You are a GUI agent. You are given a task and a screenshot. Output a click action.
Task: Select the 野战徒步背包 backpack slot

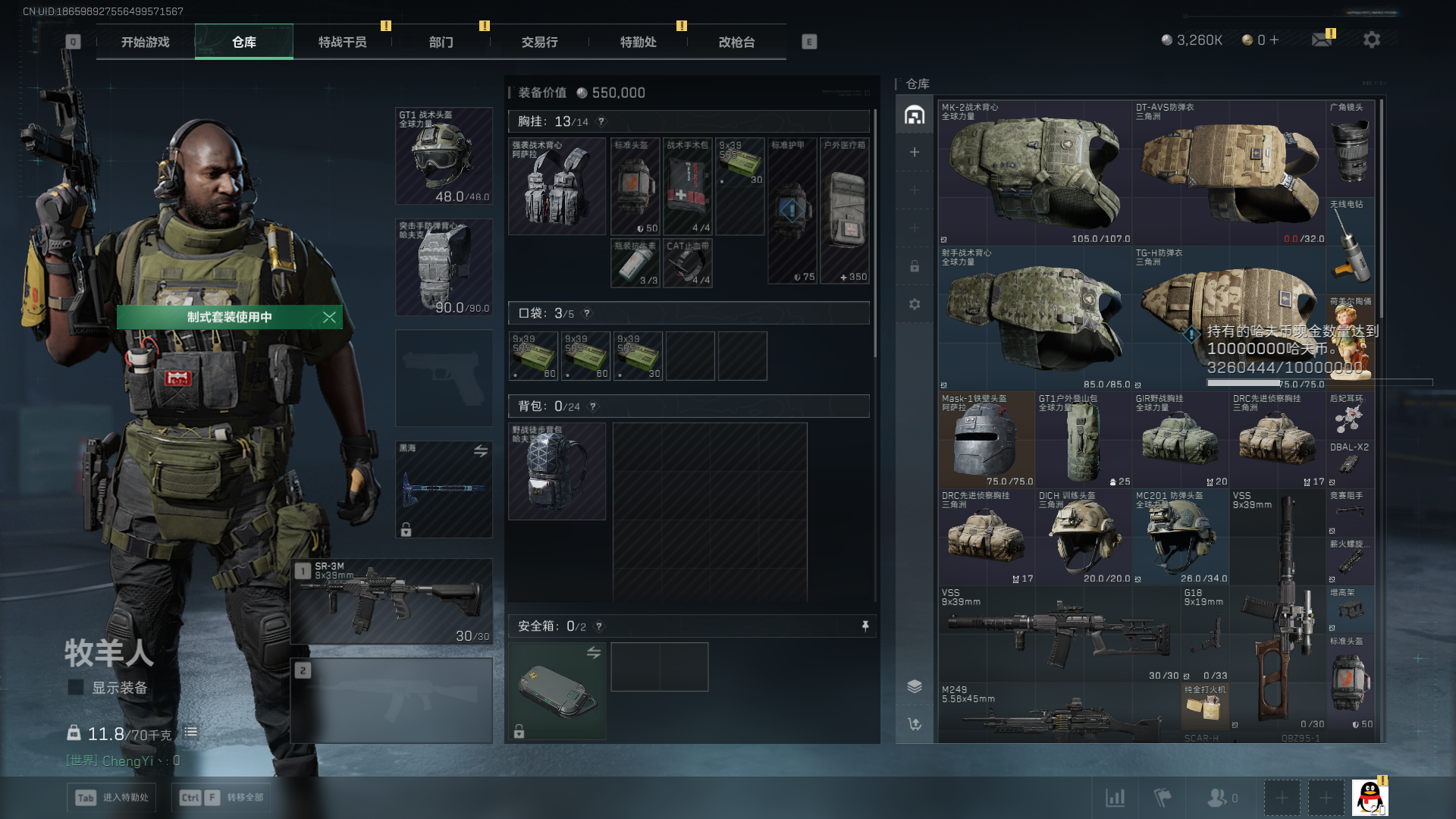click(557, 471)
